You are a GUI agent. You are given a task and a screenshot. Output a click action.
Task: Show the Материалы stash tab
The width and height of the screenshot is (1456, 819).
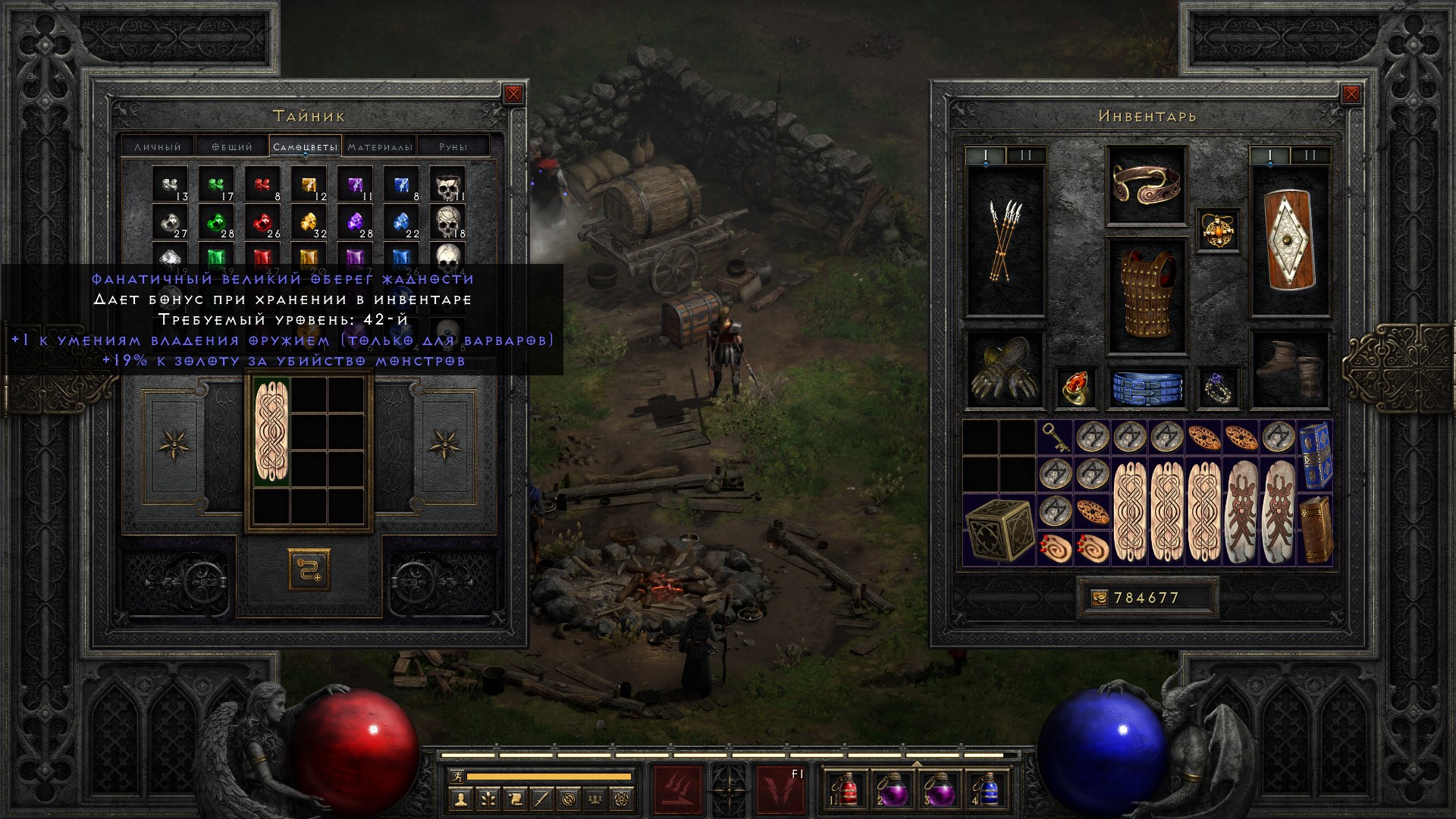[380, 146]
